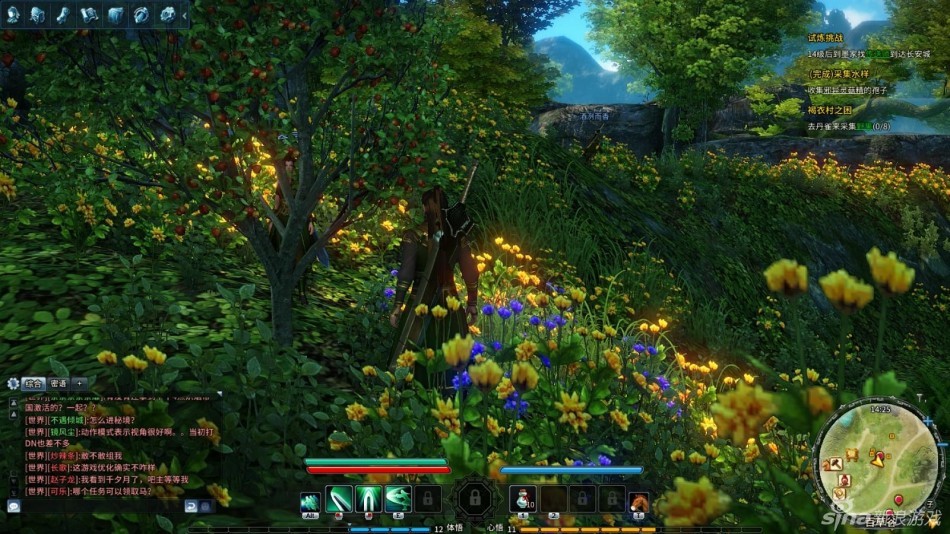
Task: Open chat settings gear icon
Action: coord(13,383)
